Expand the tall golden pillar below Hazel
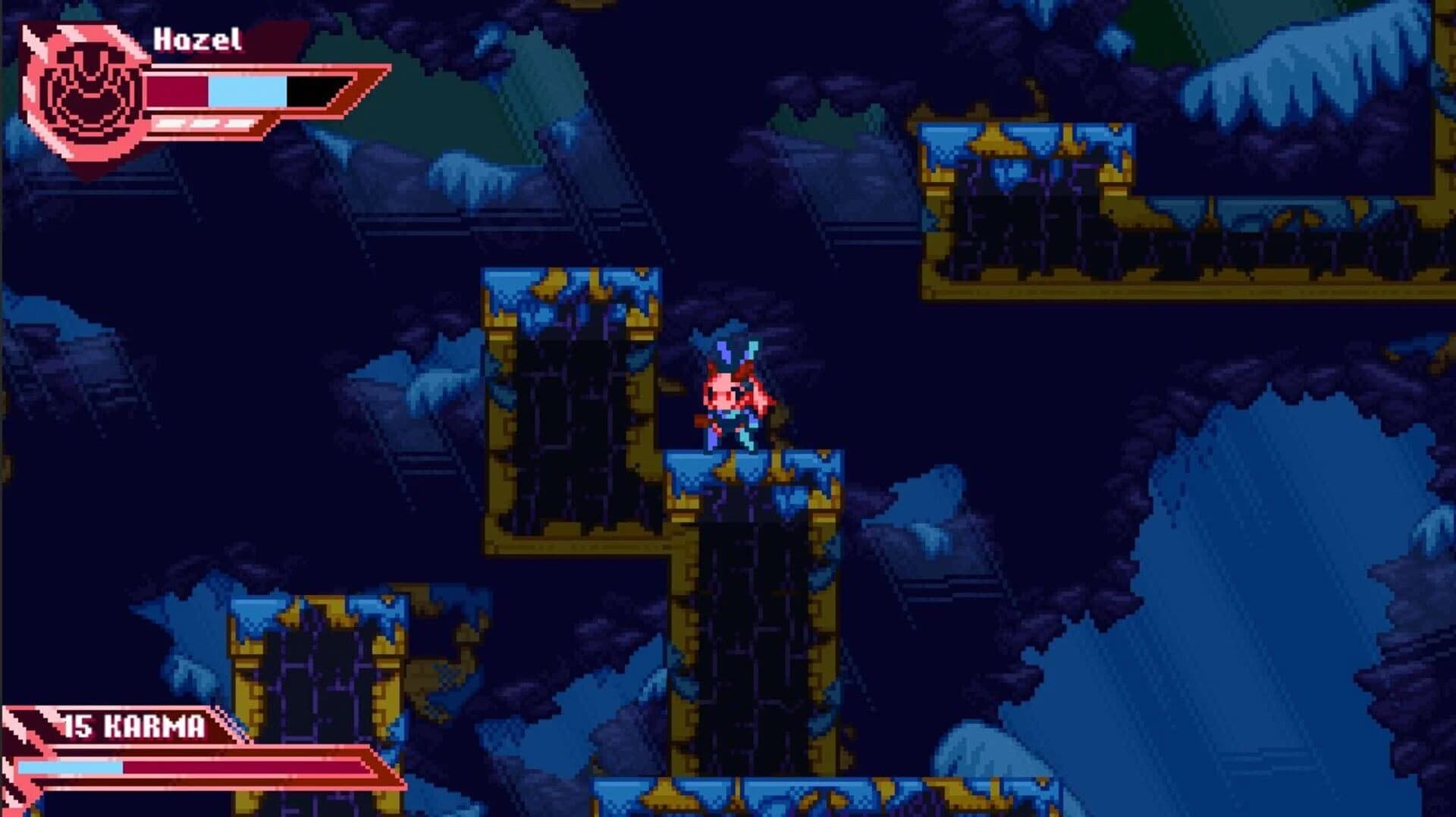This screenshot has height=817, width=1456. (x=751, y=629)
